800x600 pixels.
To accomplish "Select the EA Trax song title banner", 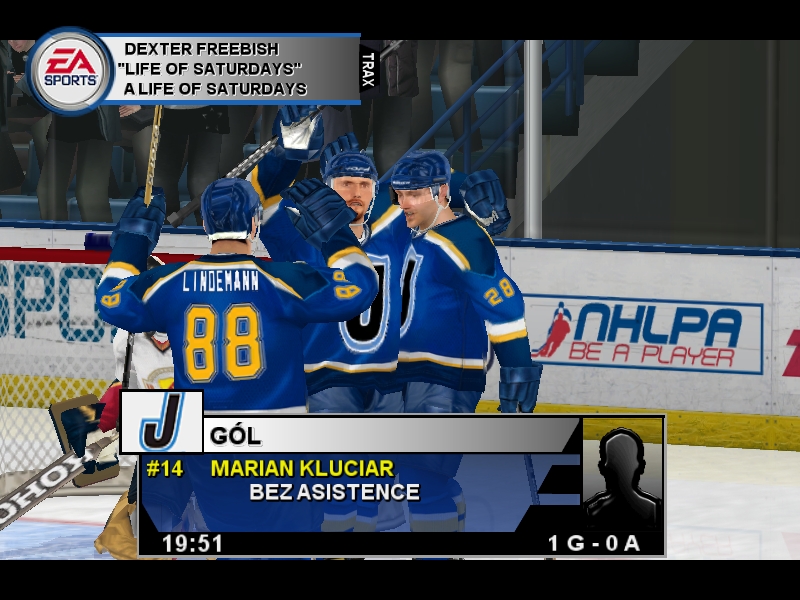I will click(228, 69).
